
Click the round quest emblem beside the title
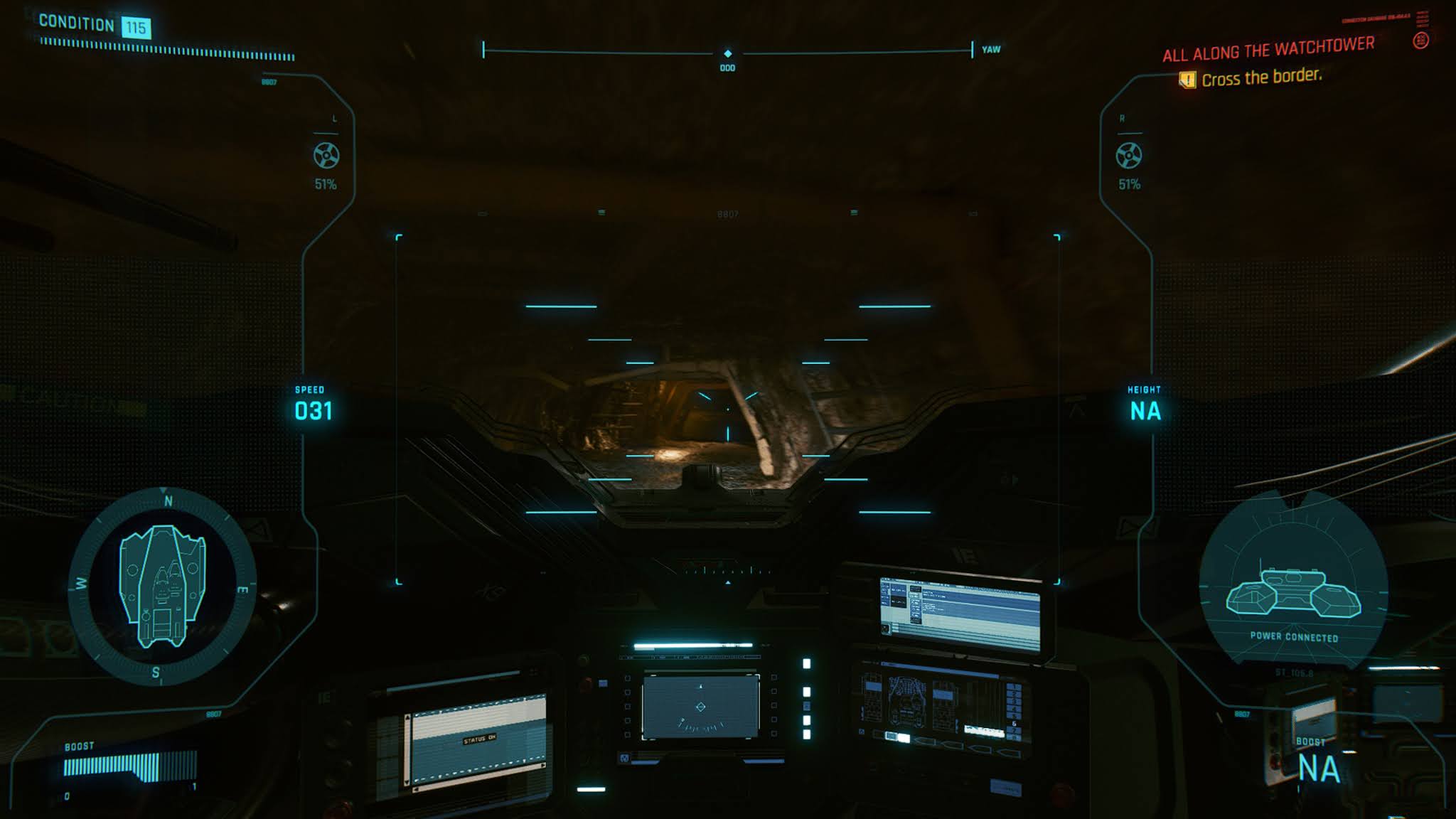1420,41
